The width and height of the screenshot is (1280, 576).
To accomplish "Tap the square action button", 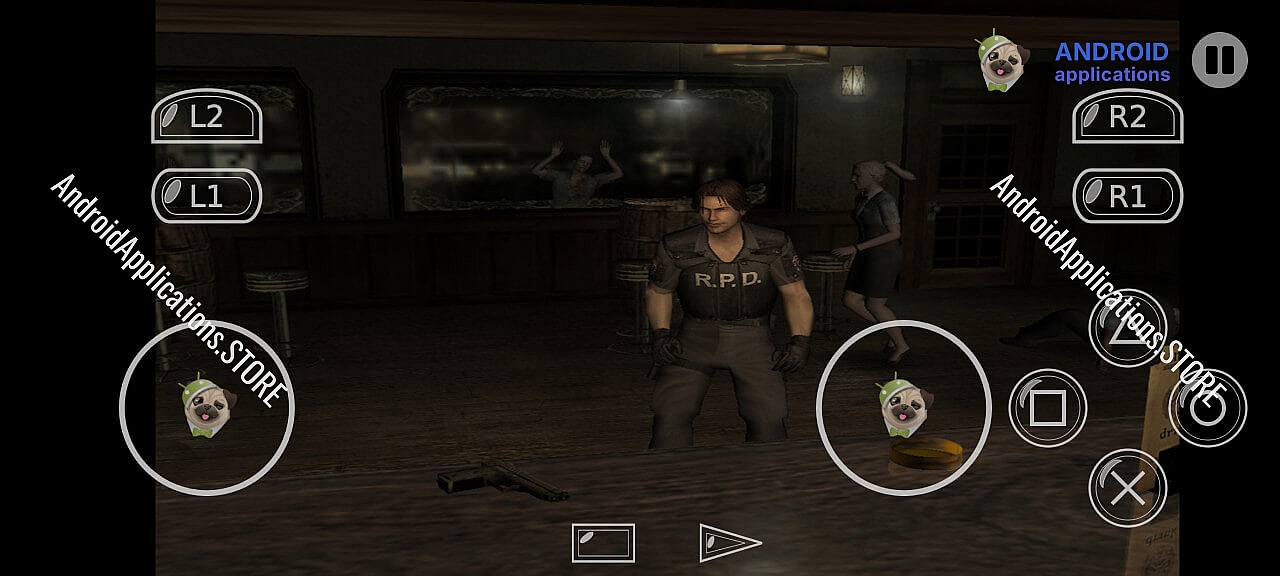I will click(1047, 408).
